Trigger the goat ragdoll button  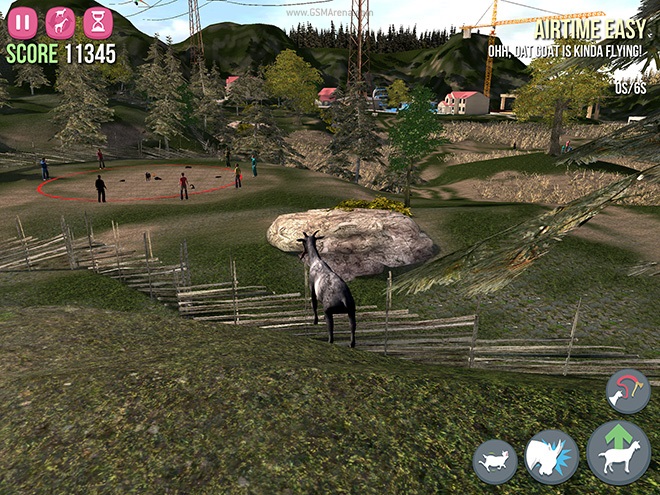pyautogui.click(x=495, y=462)
